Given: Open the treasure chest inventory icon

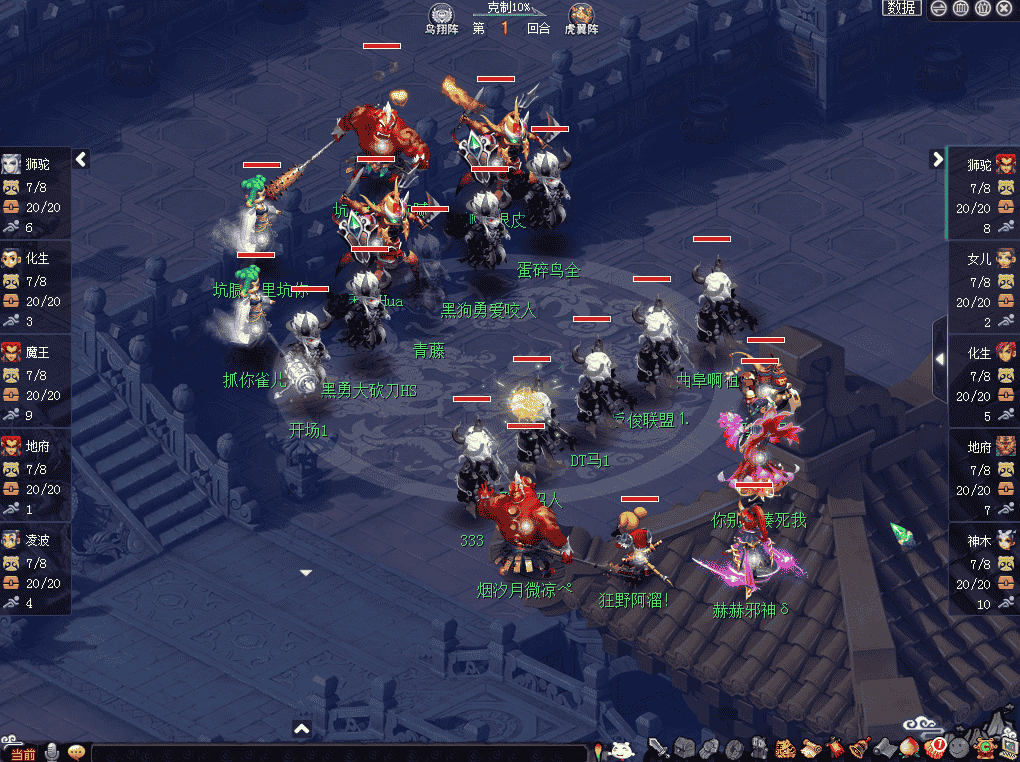Looking at the screenshot, I should click(x=684, y=748).
